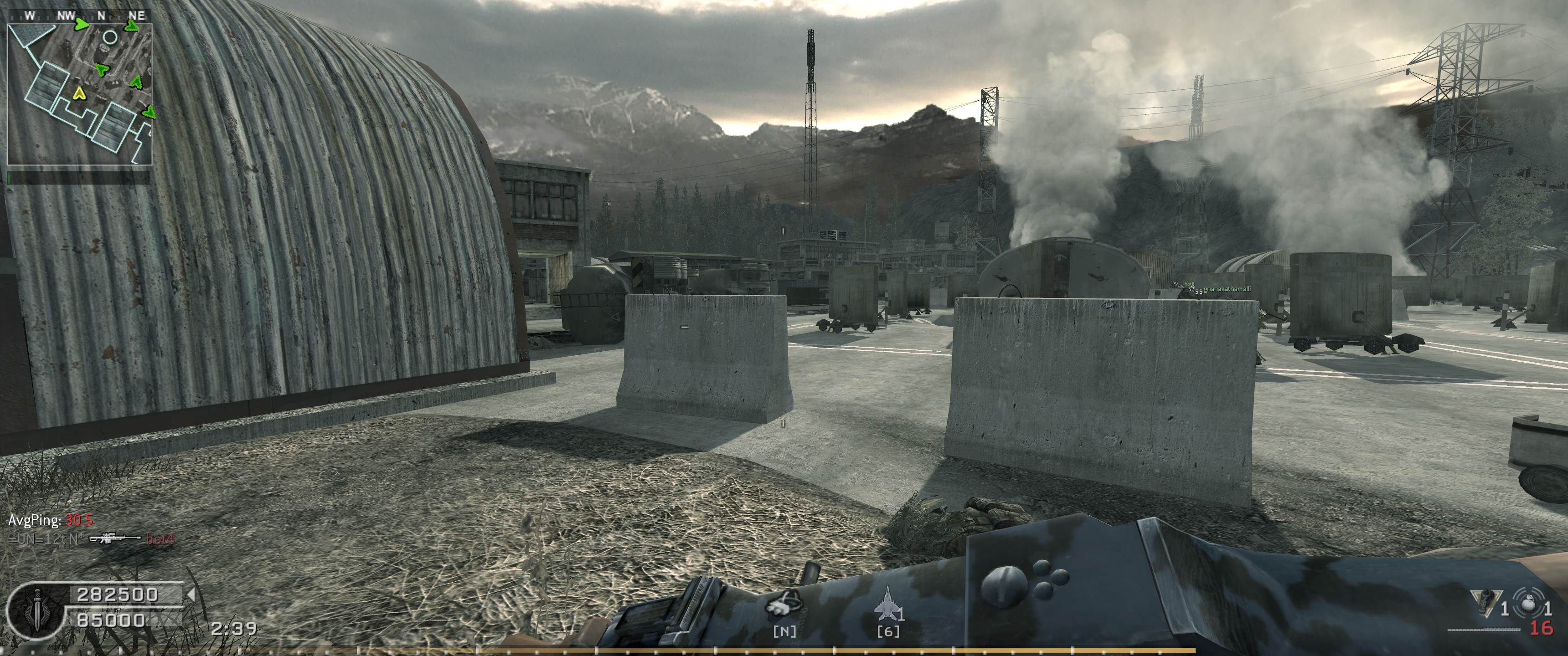Click the dagger rank emblem

click(36, 608)
